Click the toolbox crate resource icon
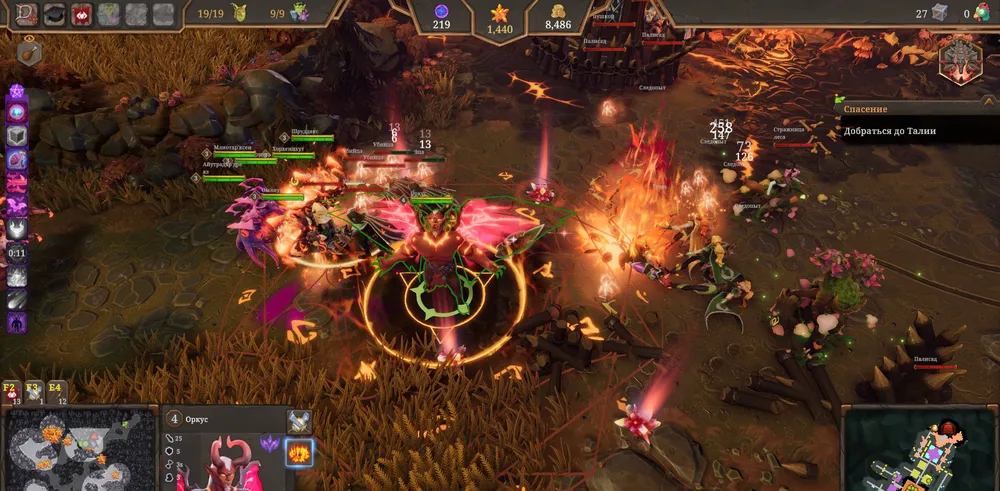The height and width of the screenshot is (491, 1000). pyautogui.click(x=938, y=13)
